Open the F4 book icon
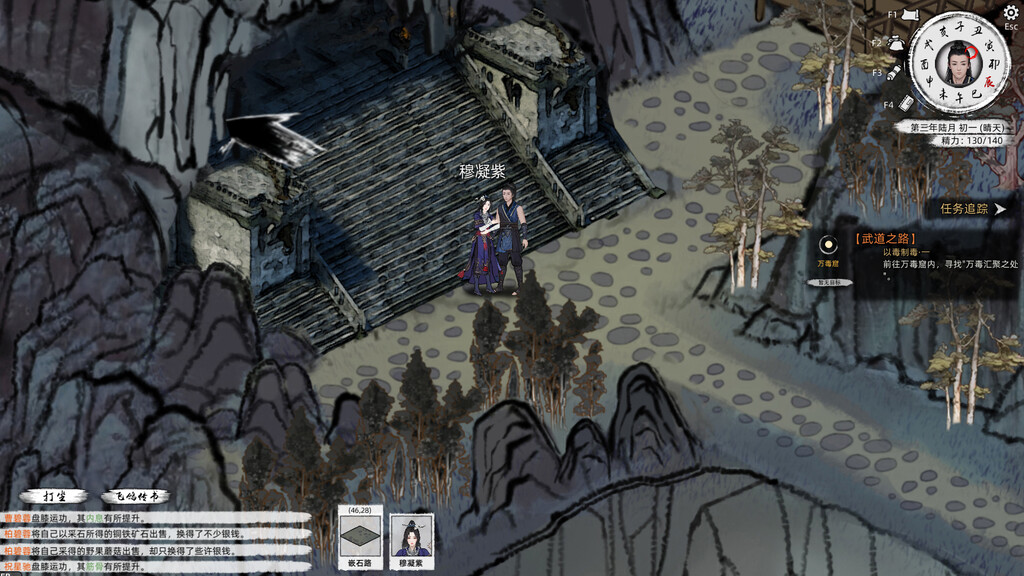 point(907,103)
